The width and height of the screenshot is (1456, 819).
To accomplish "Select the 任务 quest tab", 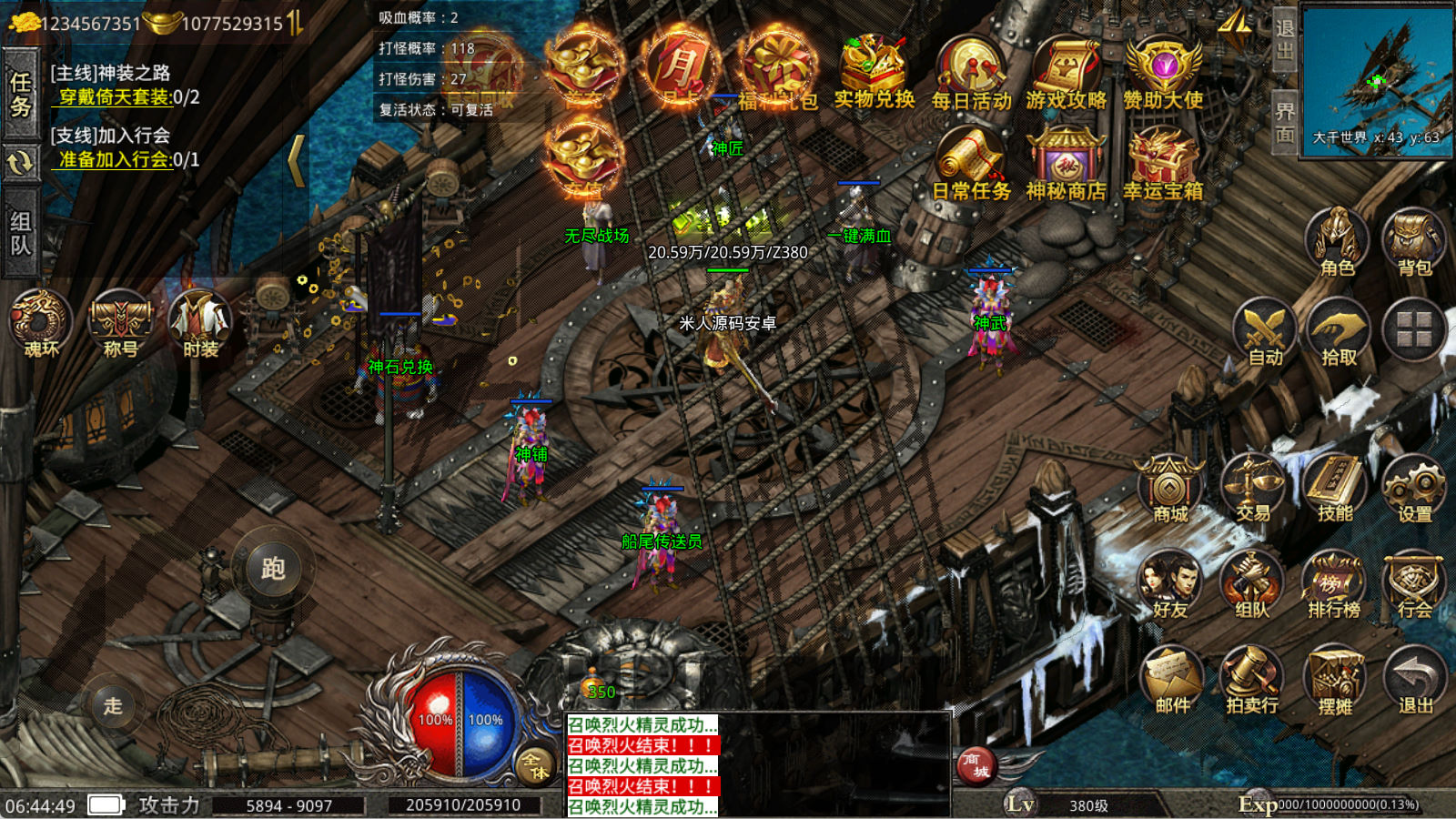I will point(20,95).
